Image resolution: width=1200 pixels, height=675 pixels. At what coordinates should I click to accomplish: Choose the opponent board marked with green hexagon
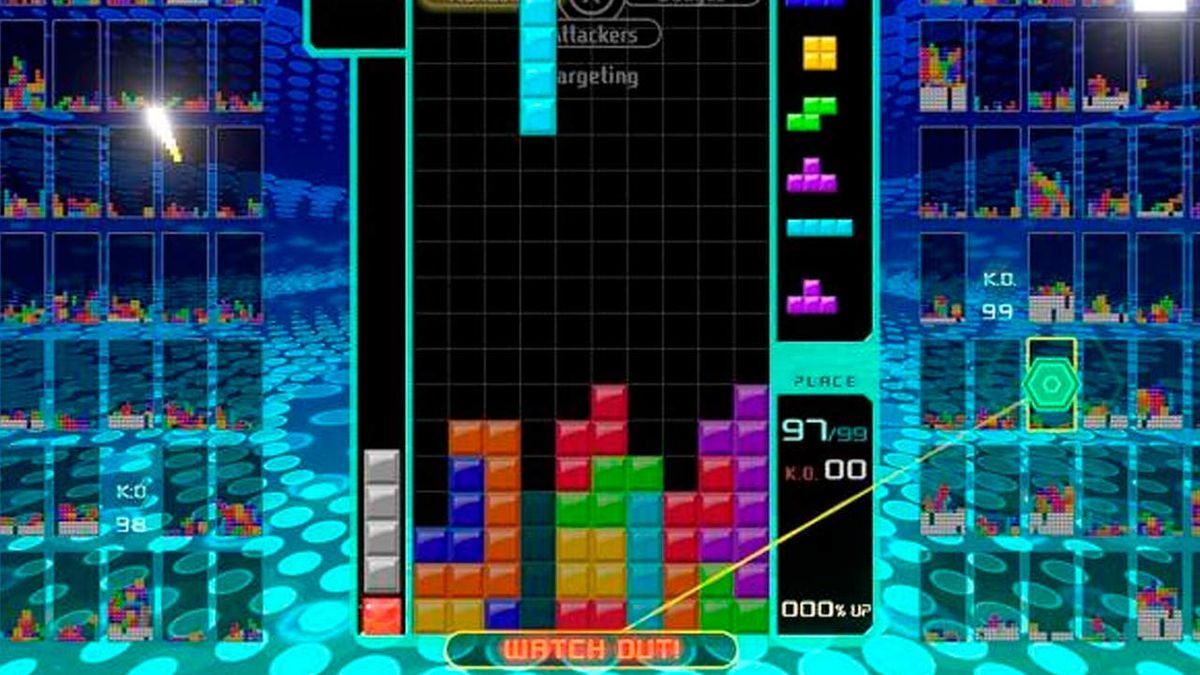[1050, 384]
